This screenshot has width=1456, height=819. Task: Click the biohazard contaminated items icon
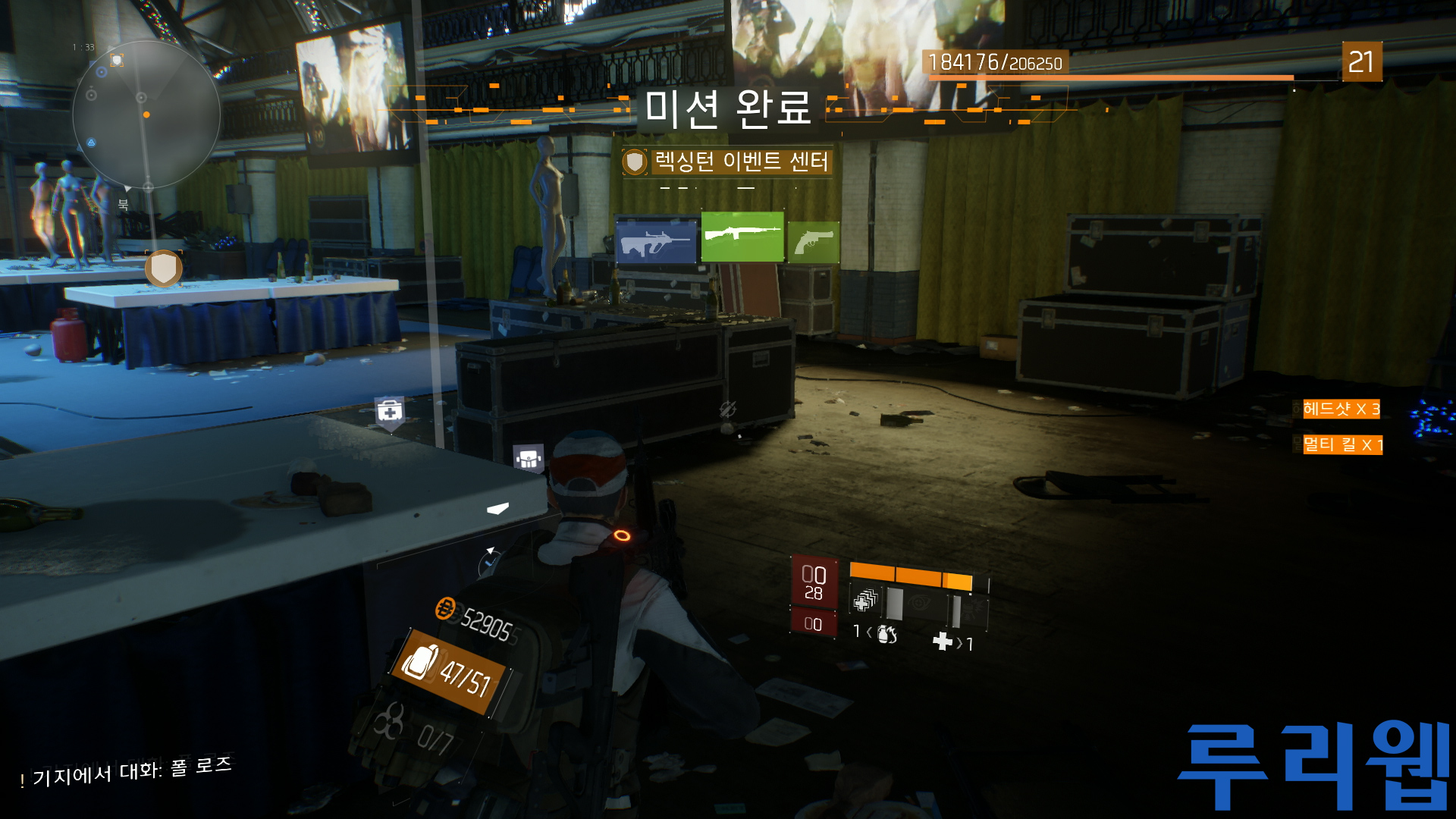[389, 721]
